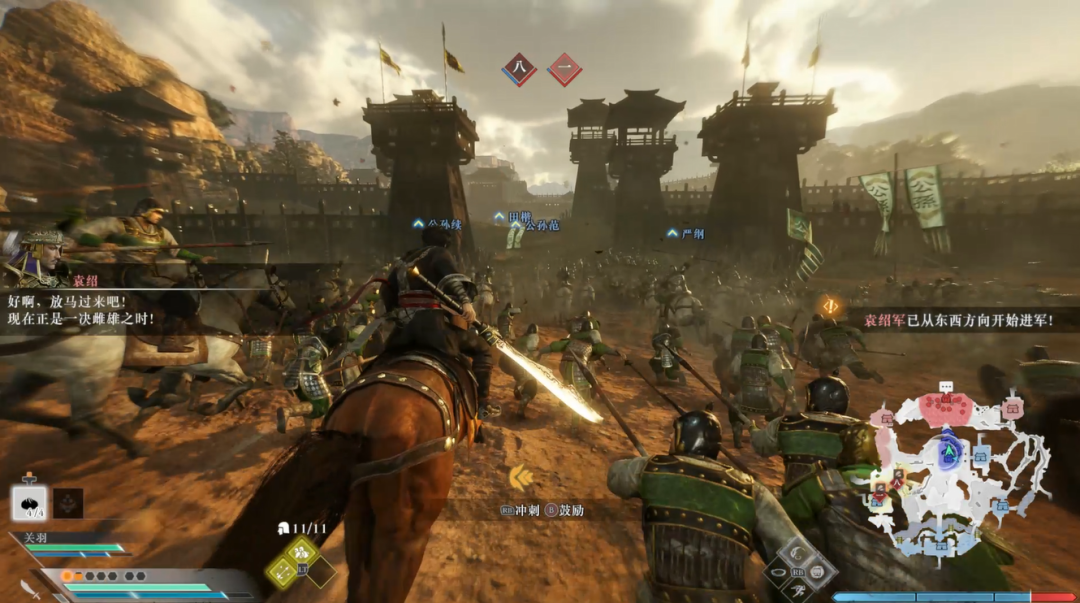Select the meat bun item slot

coord(29,501)
